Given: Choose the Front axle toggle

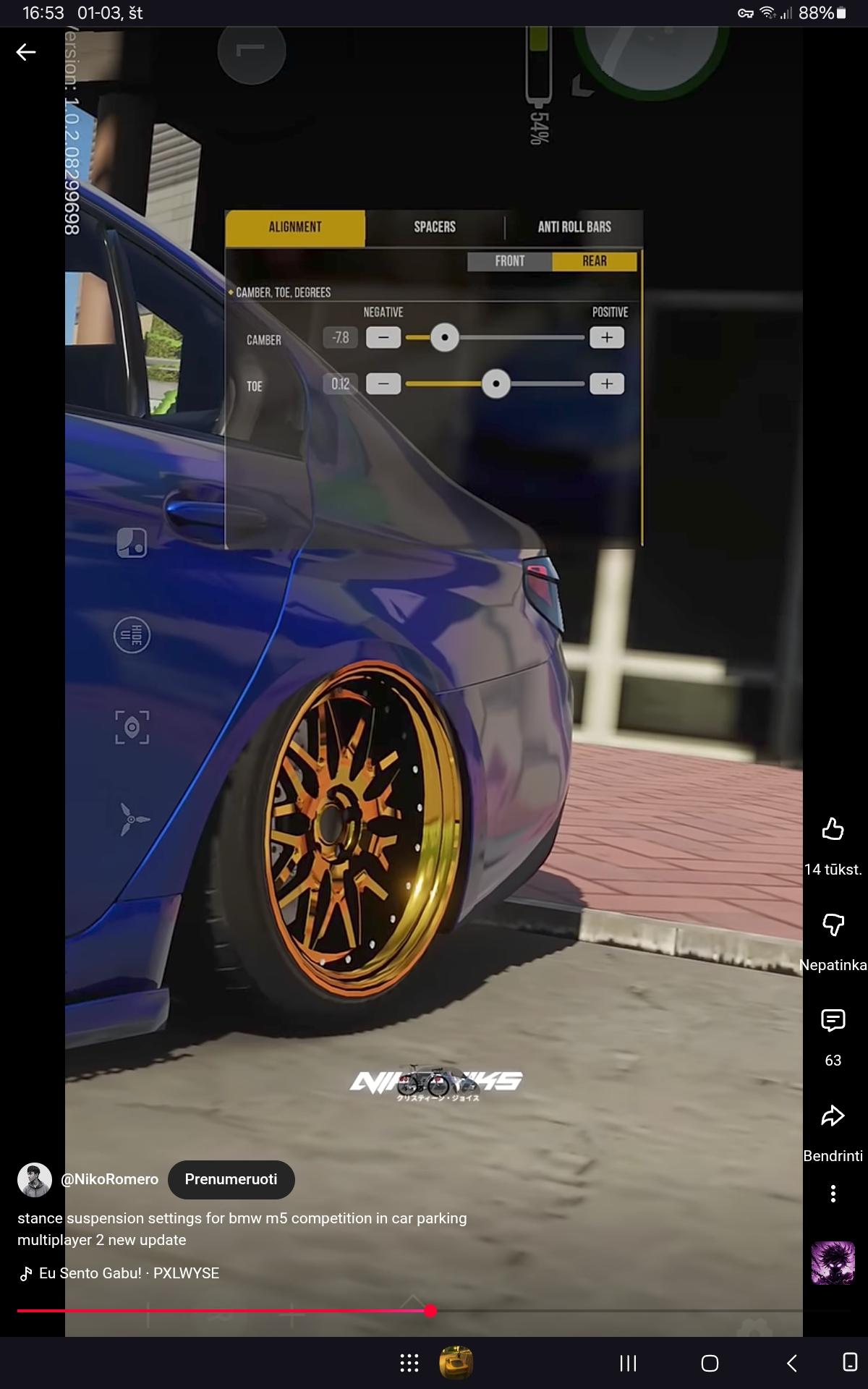Looking at the screenshot, I should tap(510, 261).
